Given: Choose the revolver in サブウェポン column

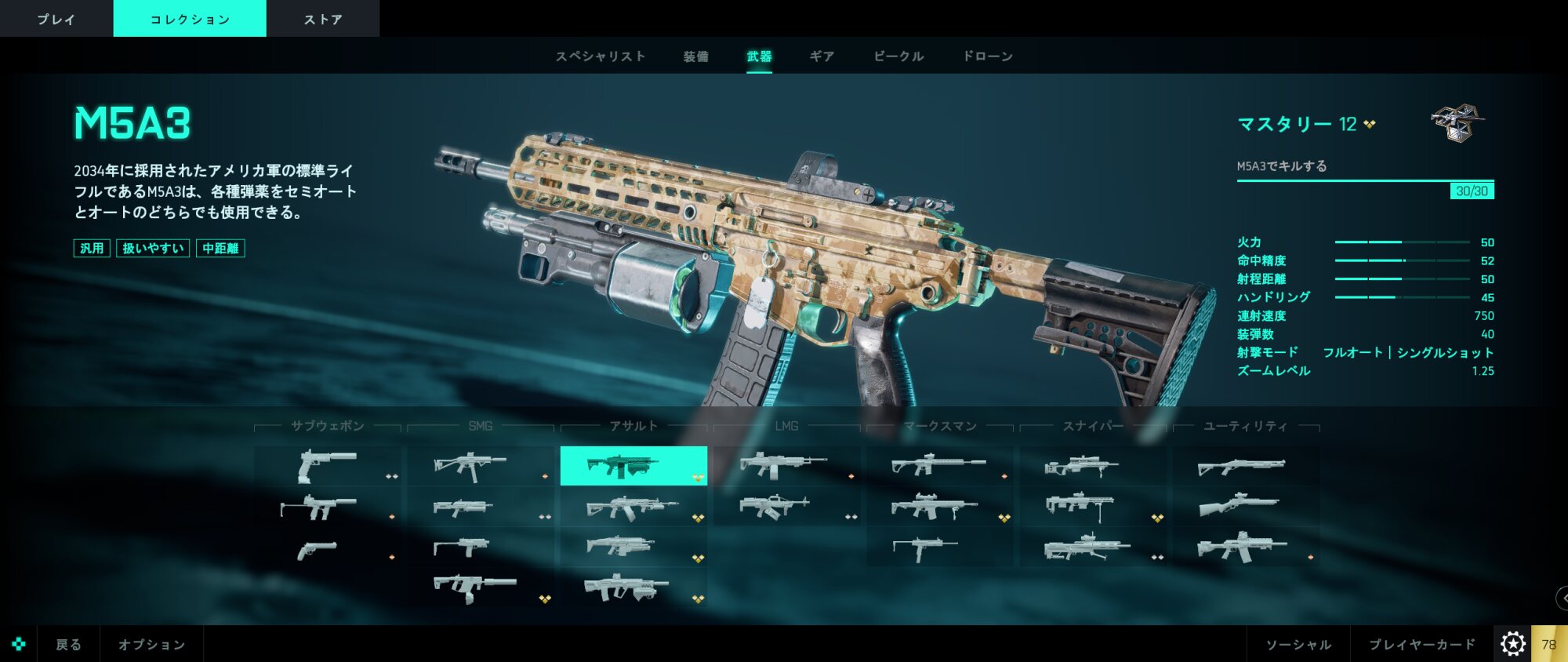Looking at the screenshot, I should click(328, 547).
